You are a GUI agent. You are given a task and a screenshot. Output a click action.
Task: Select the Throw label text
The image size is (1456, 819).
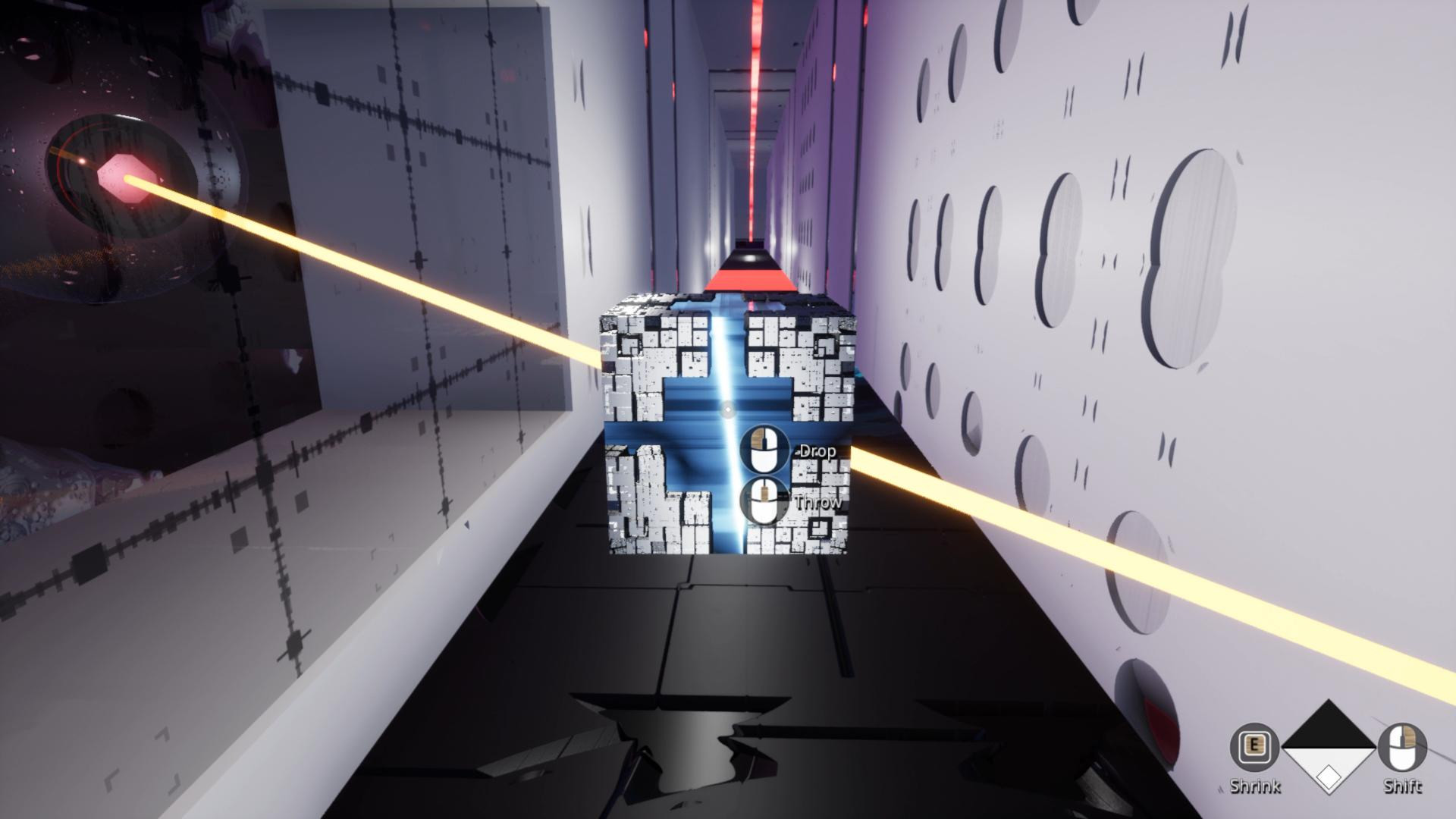point(819,501)
